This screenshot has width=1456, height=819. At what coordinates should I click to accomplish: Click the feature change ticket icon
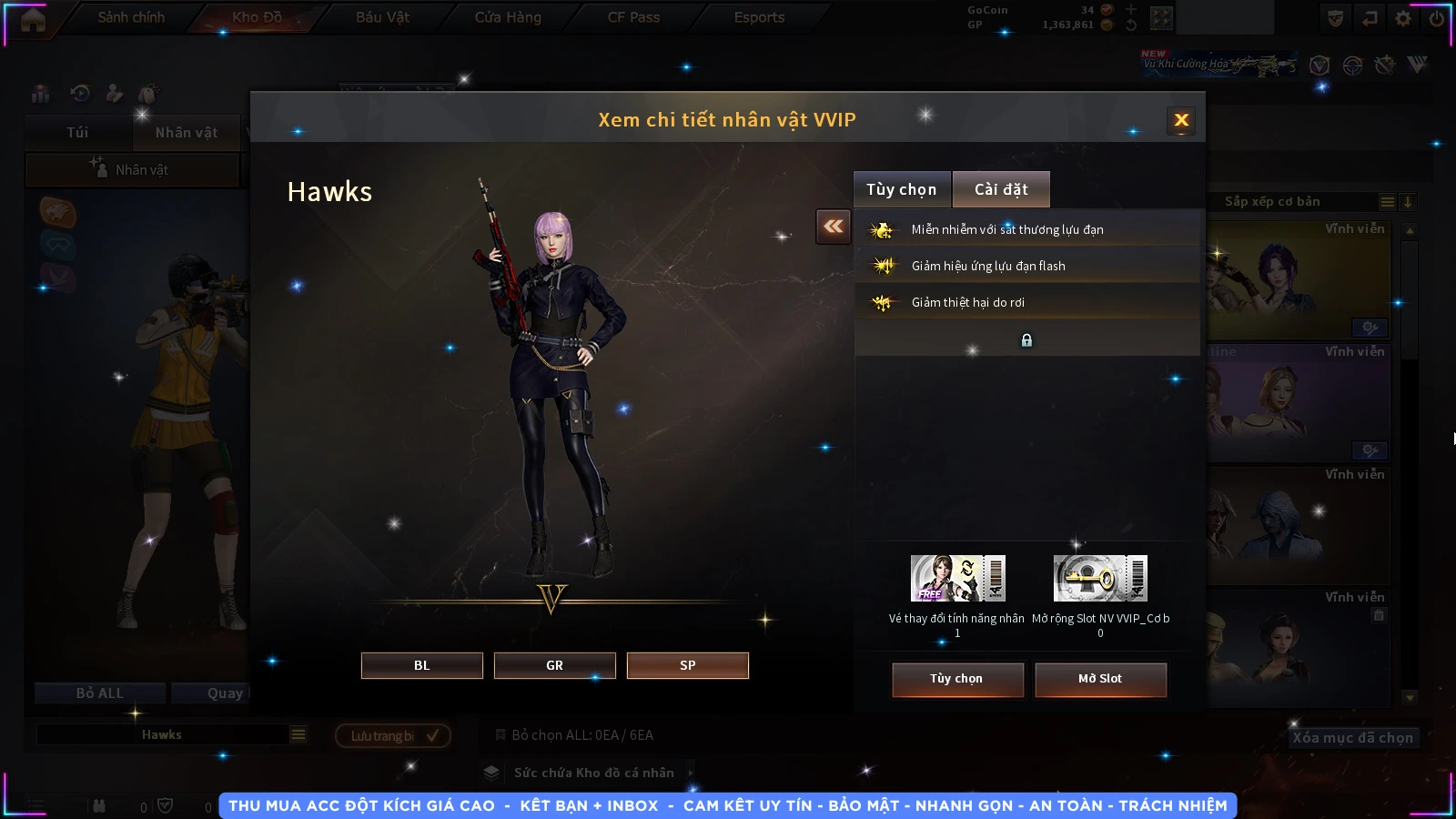click(x=957, y=578)
